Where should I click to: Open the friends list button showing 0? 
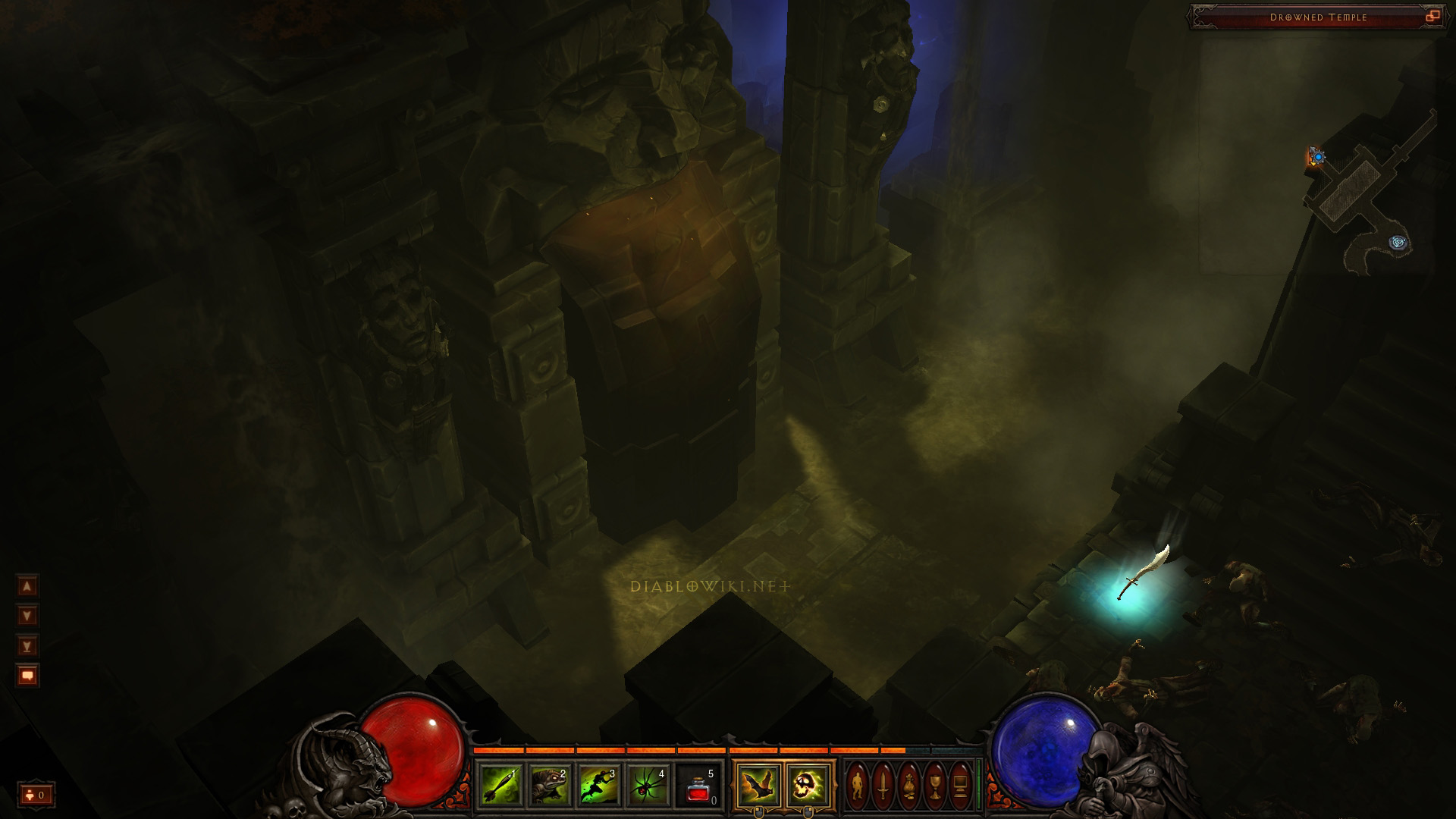point(36,795)
